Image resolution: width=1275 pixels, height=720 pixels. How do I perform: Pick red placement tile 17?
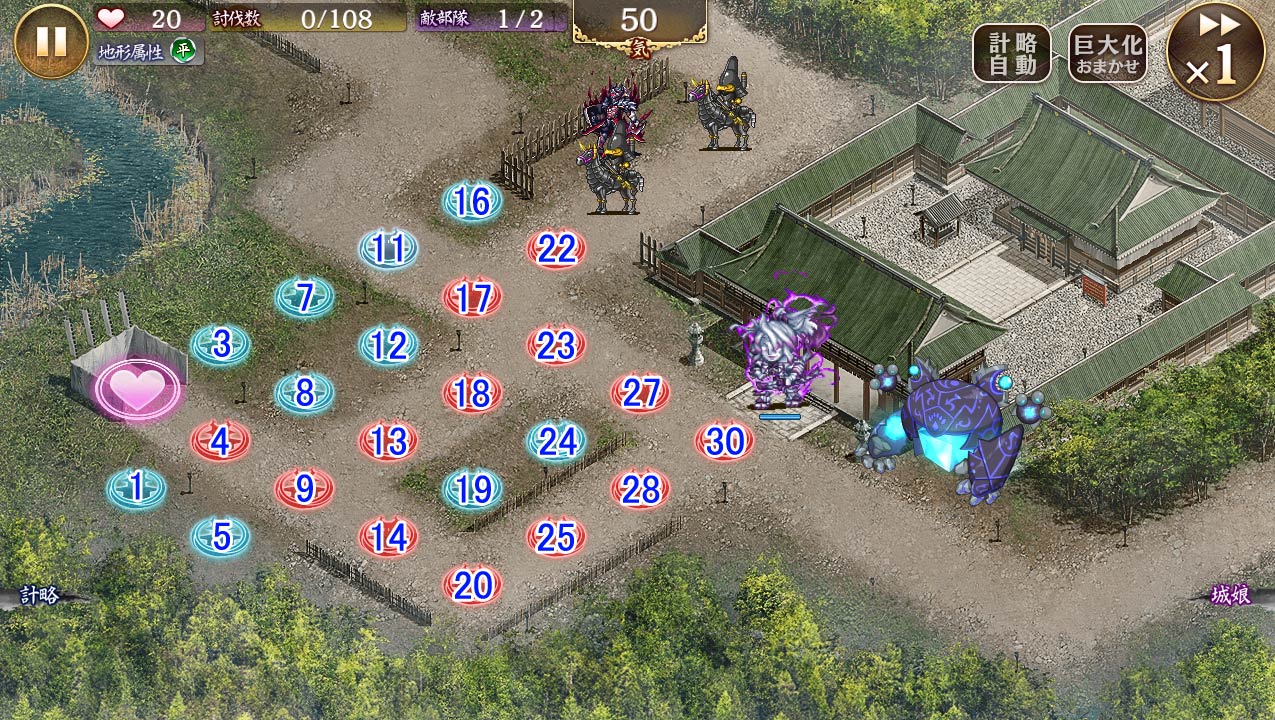(472, 297)
